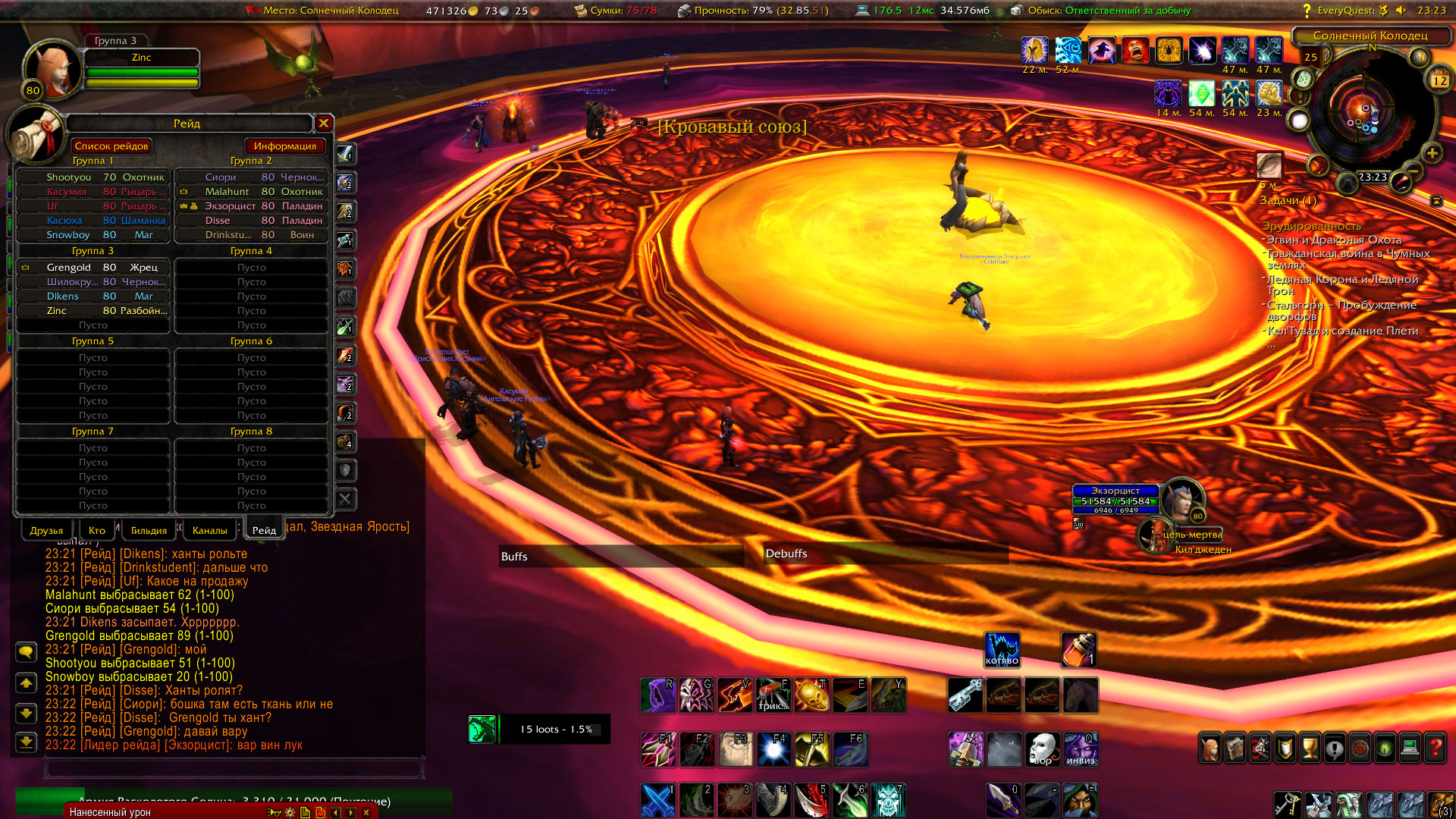Click the Zinc player portrait frame
The image size is (1456, 819).
pyautogui.click(x=53, y=70)
